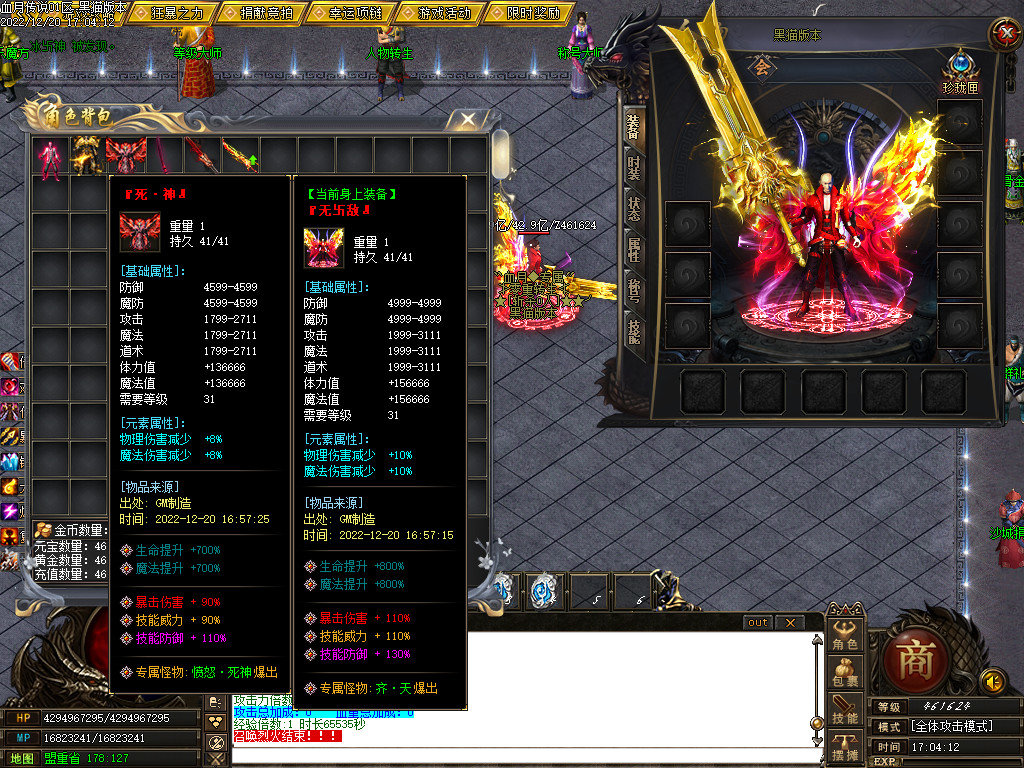Switch to the 属性 attributes tab

point(634,249)
